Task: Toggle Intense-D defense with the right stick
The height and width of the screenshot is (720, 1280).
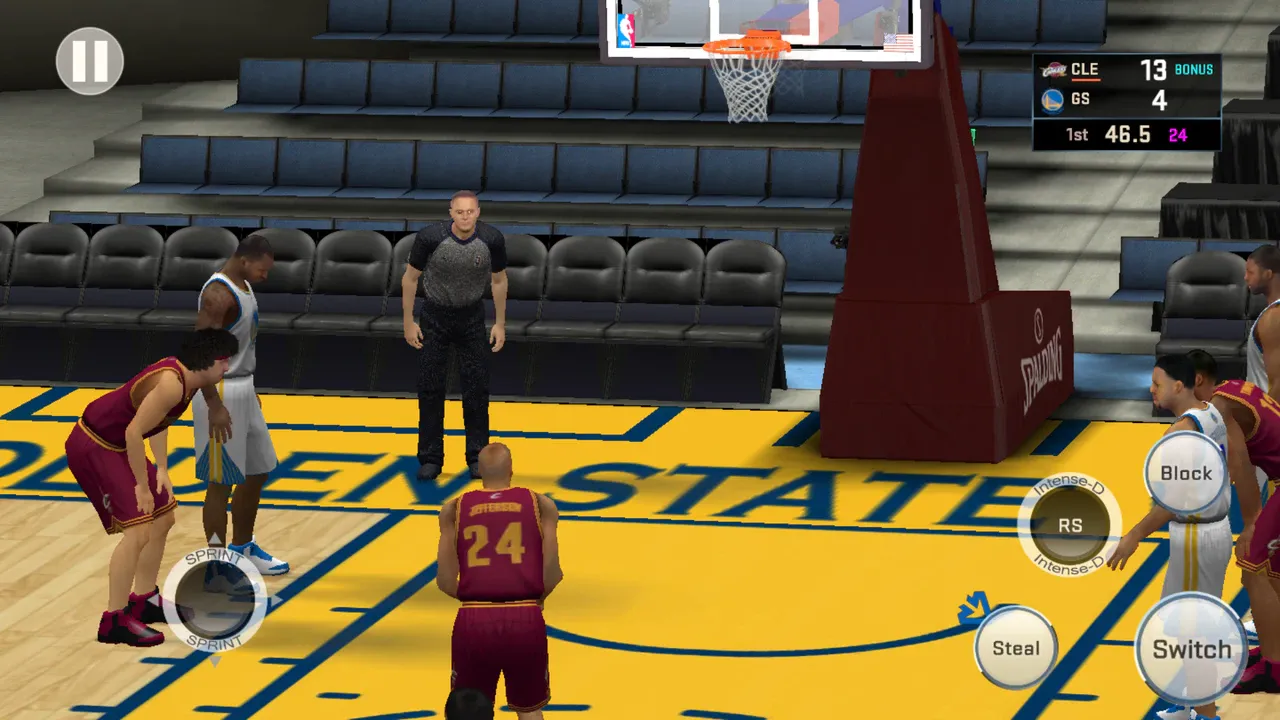Action: point(1069,524)
